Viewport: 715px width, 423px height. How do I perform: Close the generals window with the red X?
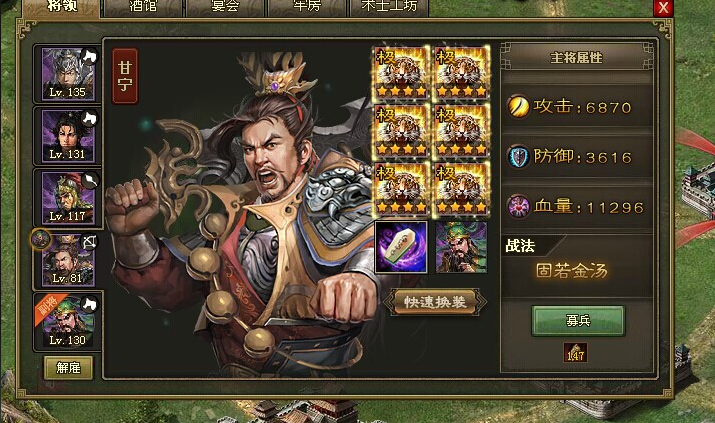tap(662, 7)
